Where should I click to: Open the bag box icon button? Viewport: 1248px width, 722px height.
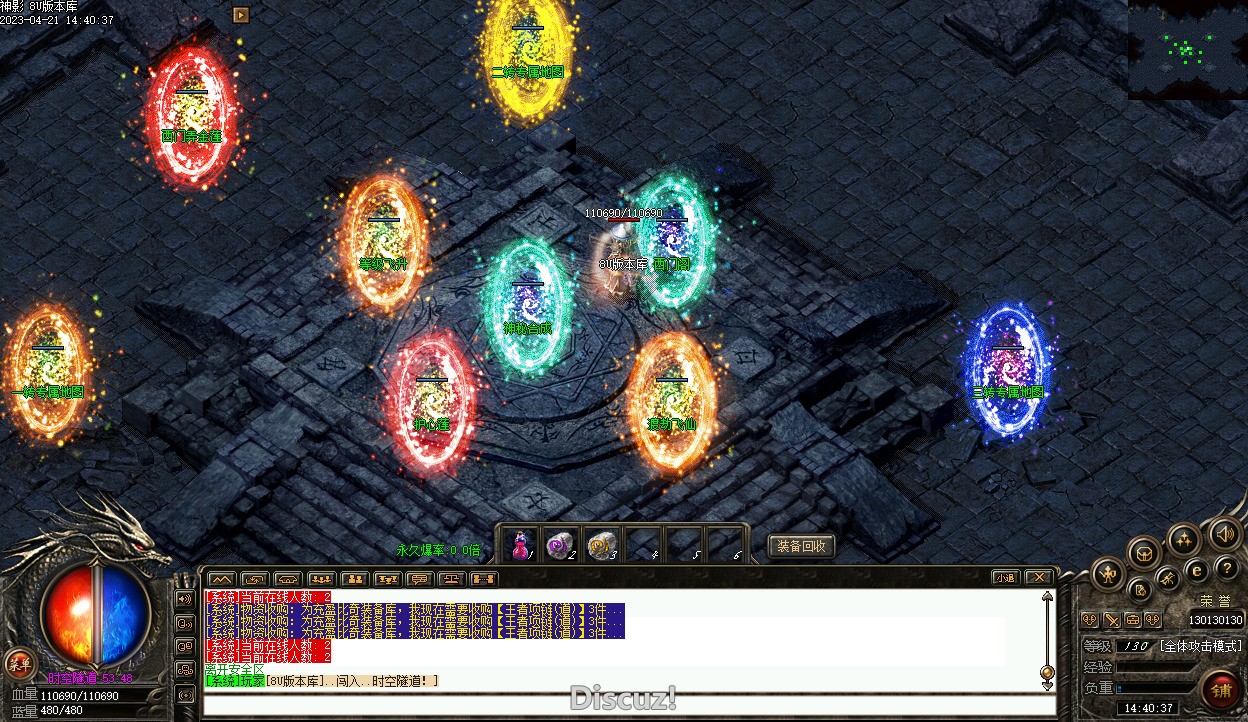coord(1144,552)
